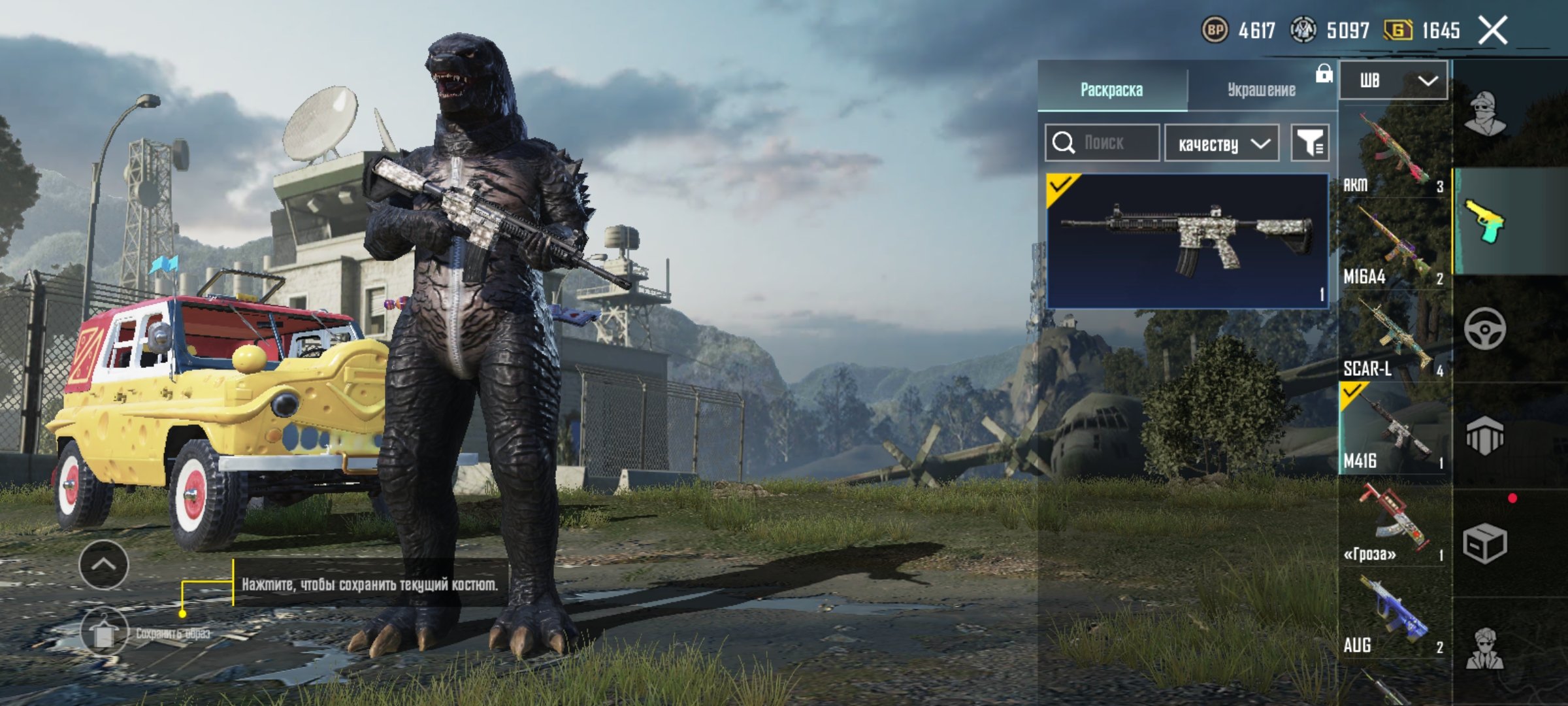Screen dimensions: 1568x706
Task: Select the AUG weapon entry
Action: pyautogui.click(x=1393, y=614)
